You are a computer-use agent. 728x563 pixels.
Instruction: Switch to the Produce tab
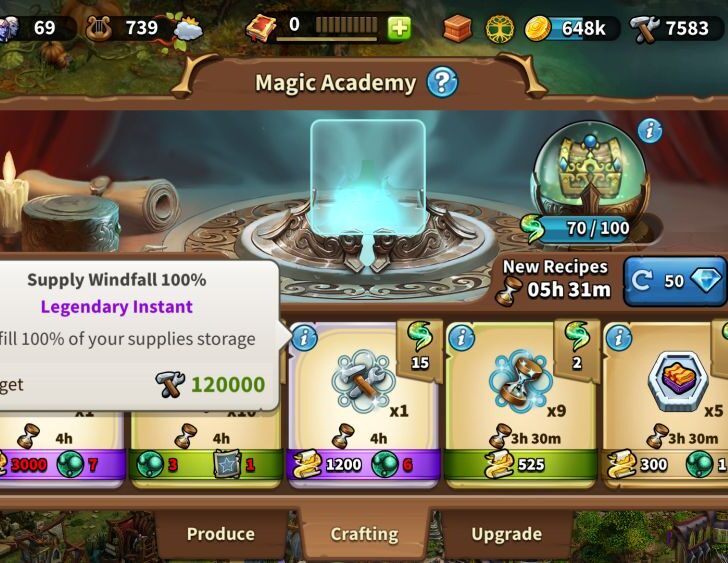coord(220,534)
